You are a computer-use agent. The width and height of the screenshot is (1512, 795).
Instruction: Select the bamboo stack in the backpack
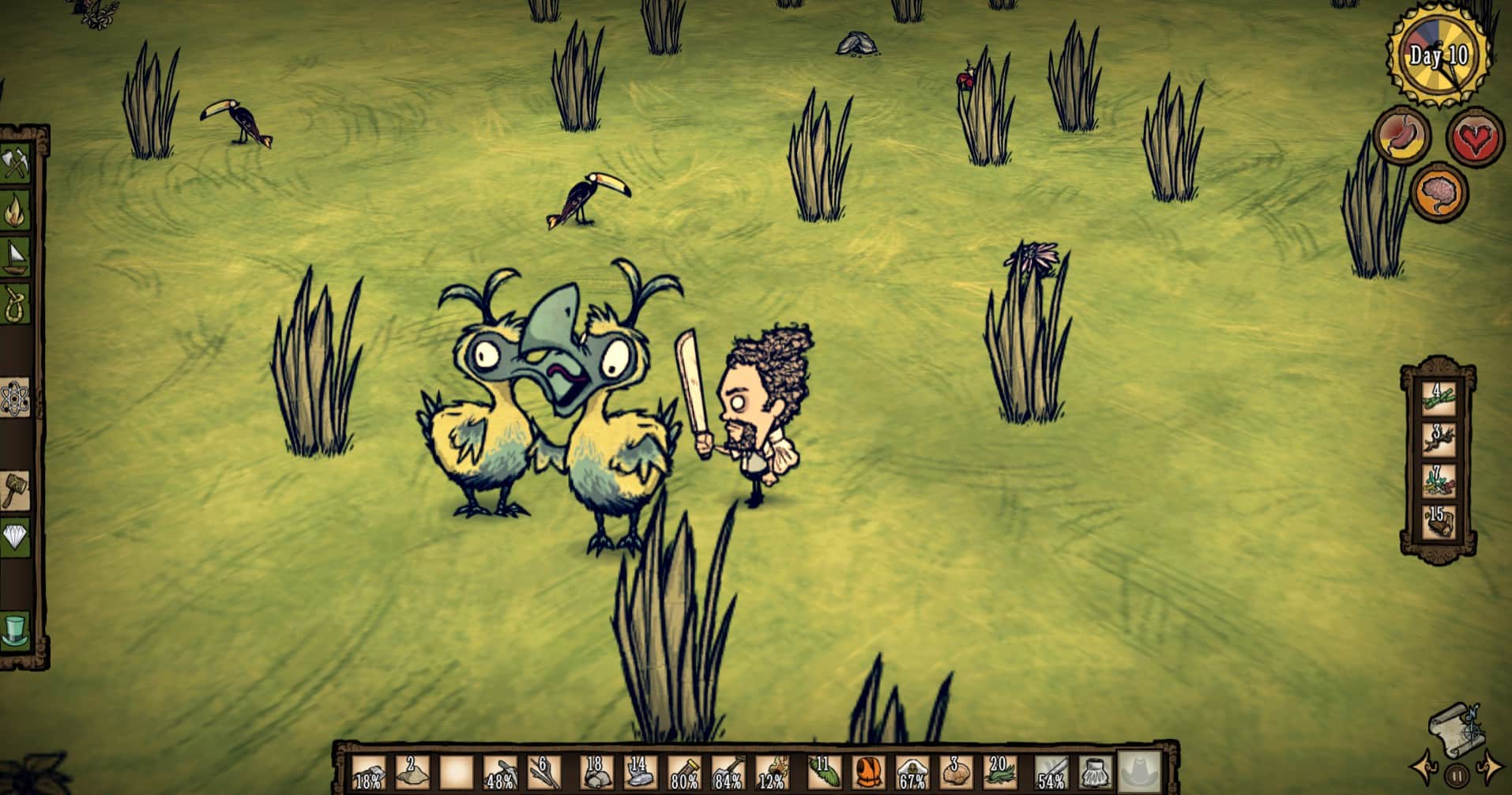click(x=1439, y=396)
